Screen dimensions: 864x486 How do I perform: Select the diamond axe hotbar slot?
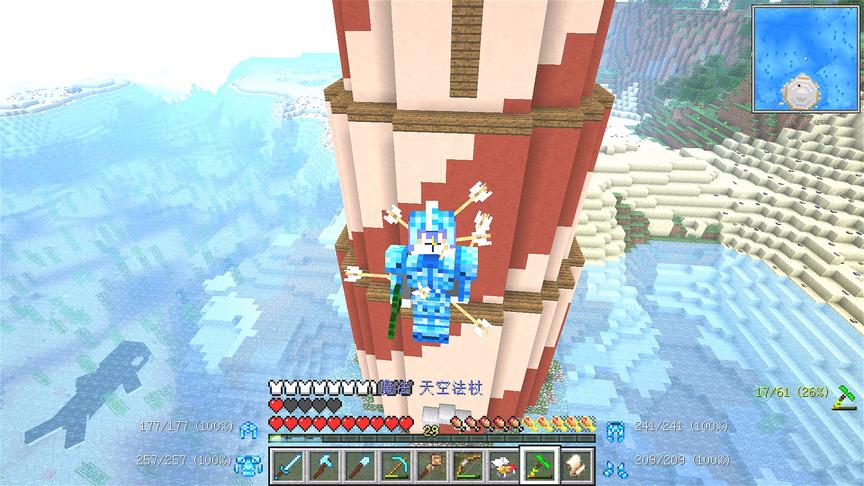coord(323,465)
